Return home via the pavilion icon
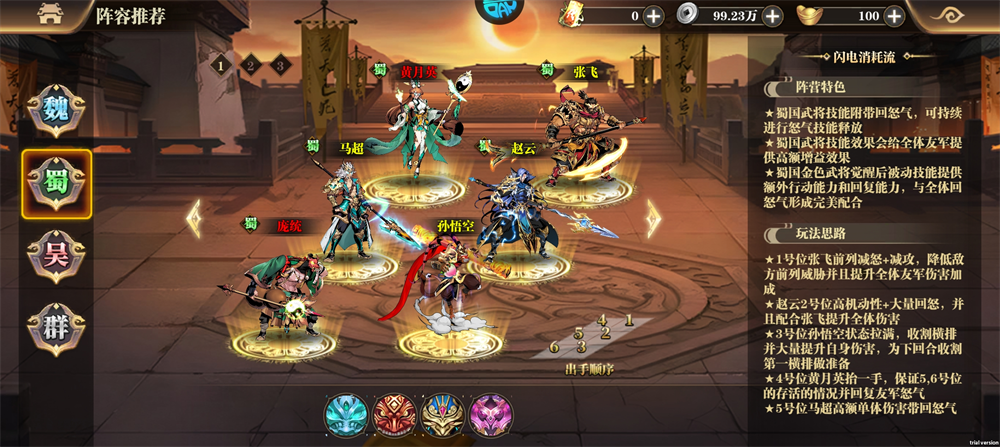 (x=48, y=16)
